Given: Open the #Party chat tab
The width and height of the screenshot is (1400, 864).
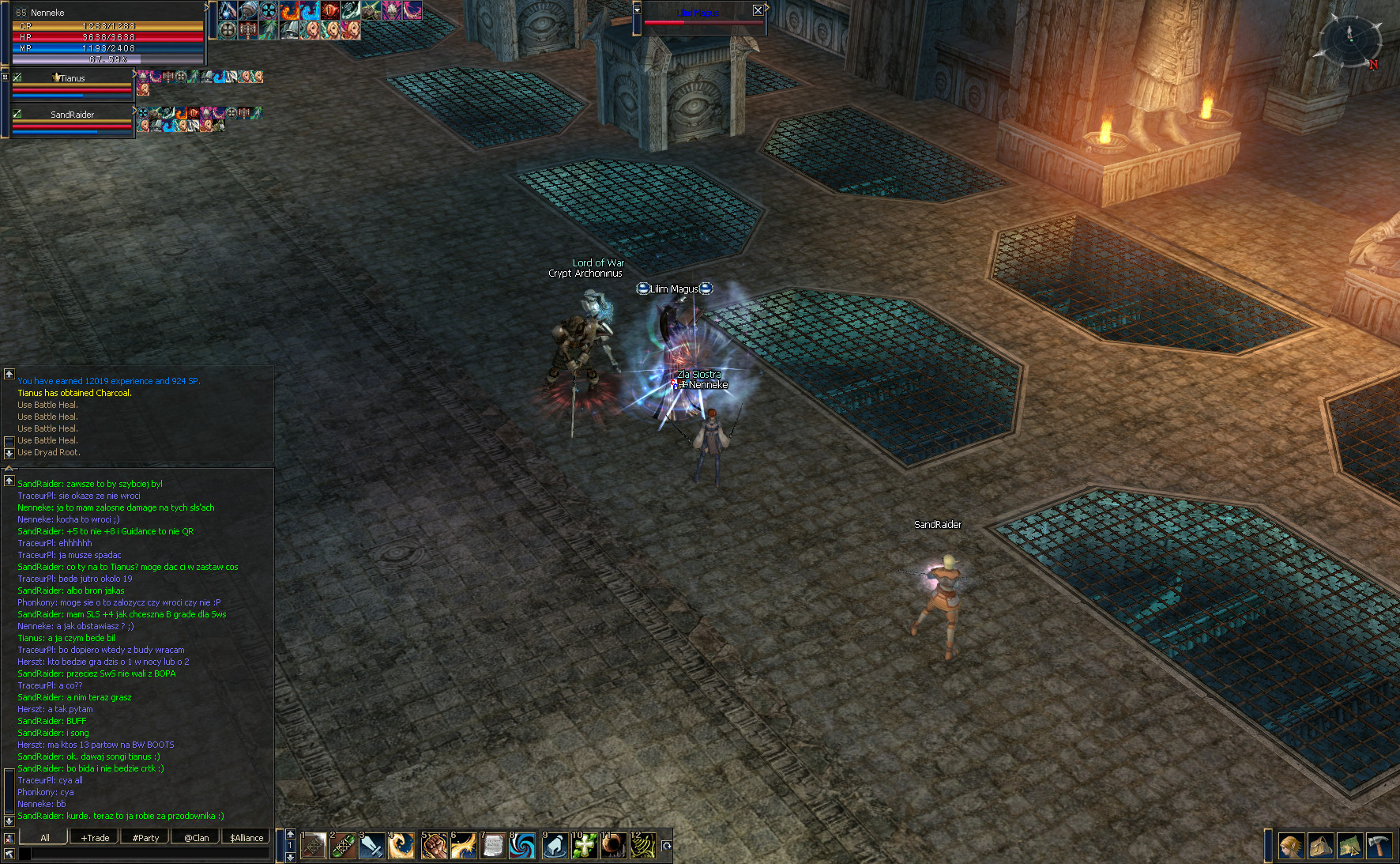Looking at the screenshot, I should coord(145,837).
